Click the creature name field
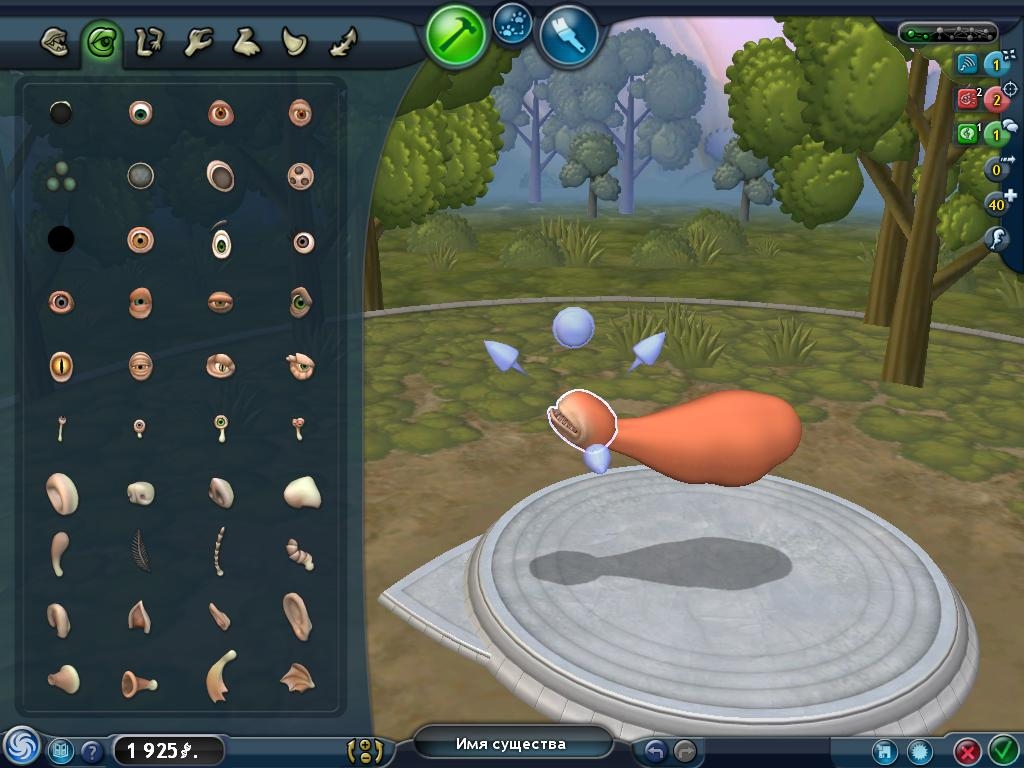 pos(511,744)
